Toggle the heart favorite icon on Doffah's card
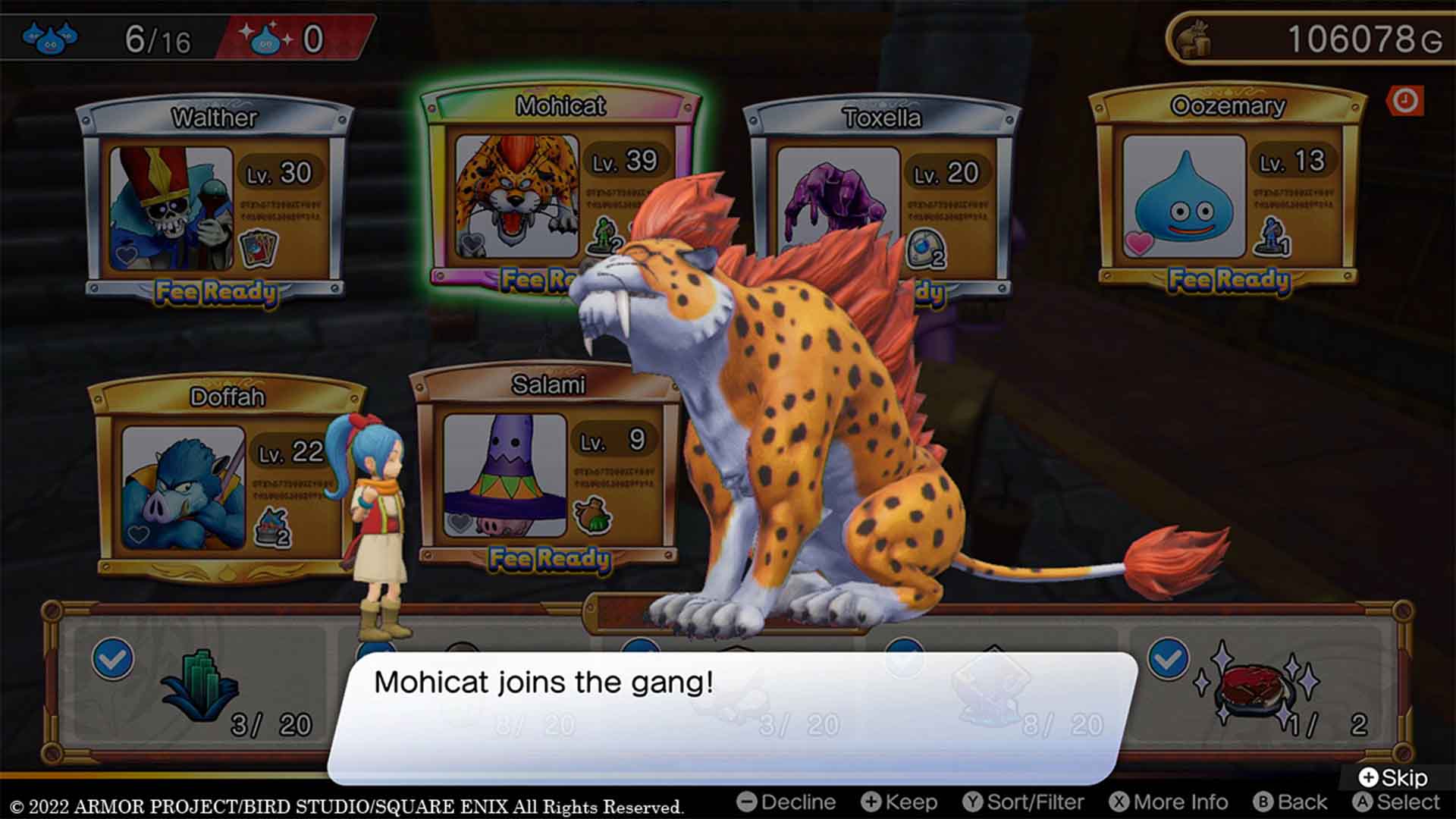This screenshot has width=1456, height=819. [x=137, y=533]
